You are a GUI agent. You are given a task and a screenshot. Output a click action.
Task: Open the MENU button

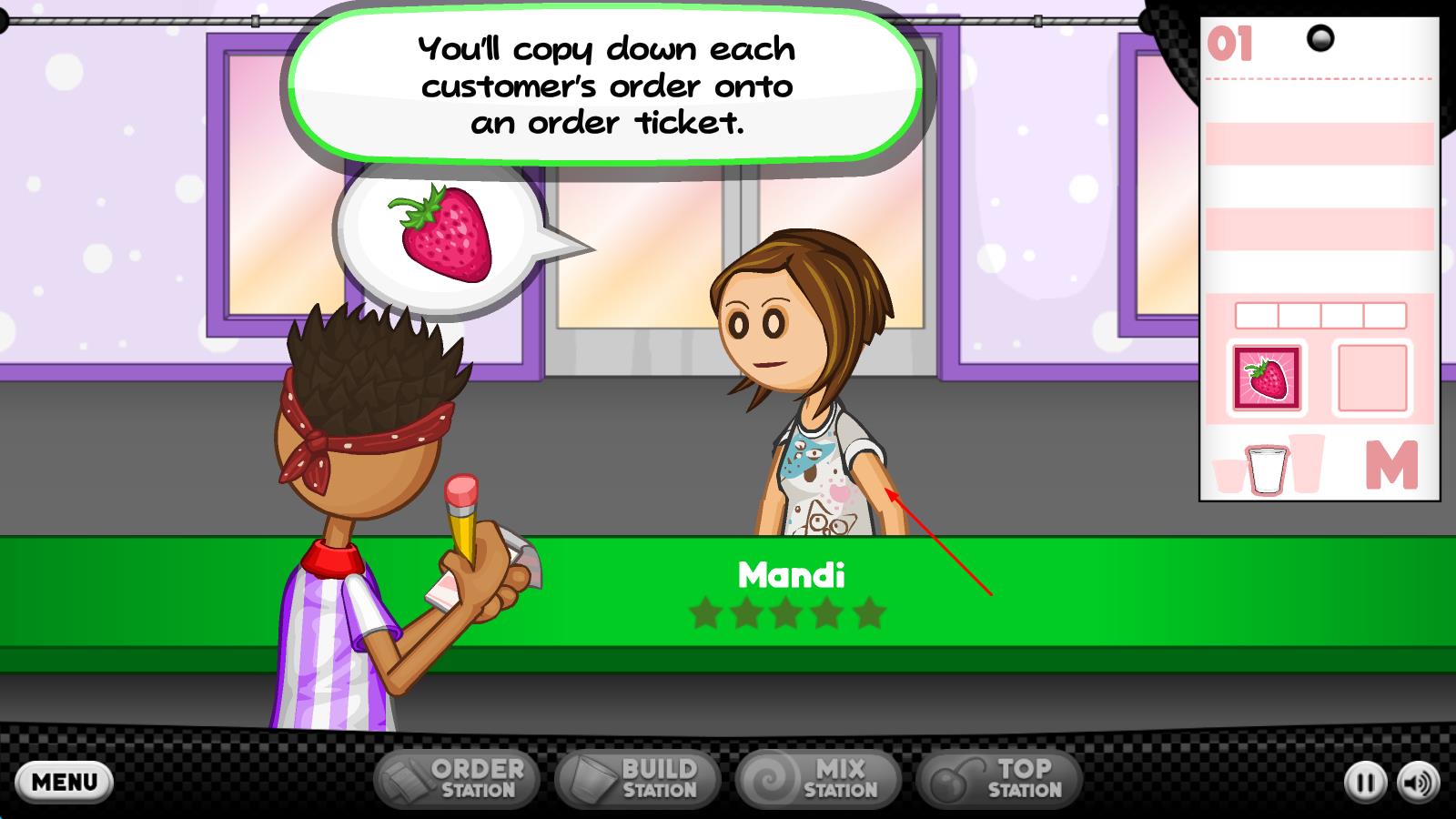click(64, 782)
